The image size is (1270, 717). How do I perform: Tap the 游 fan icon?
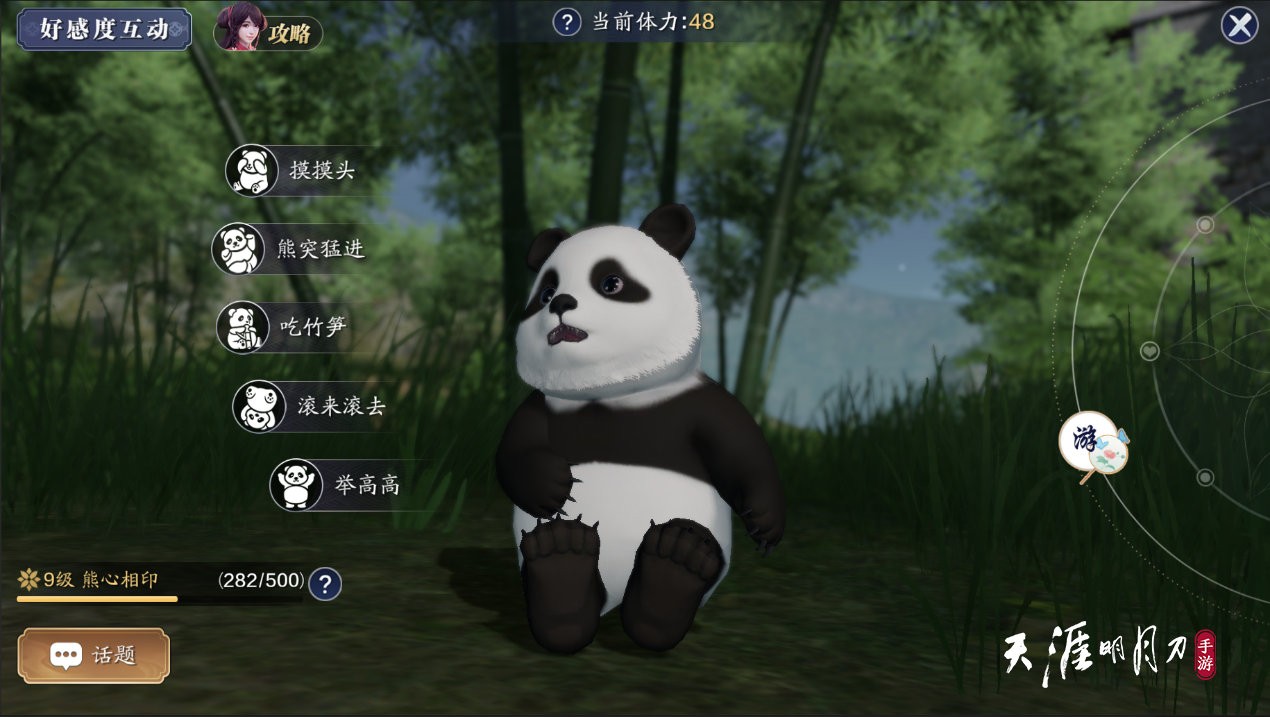pos(1093,442)
